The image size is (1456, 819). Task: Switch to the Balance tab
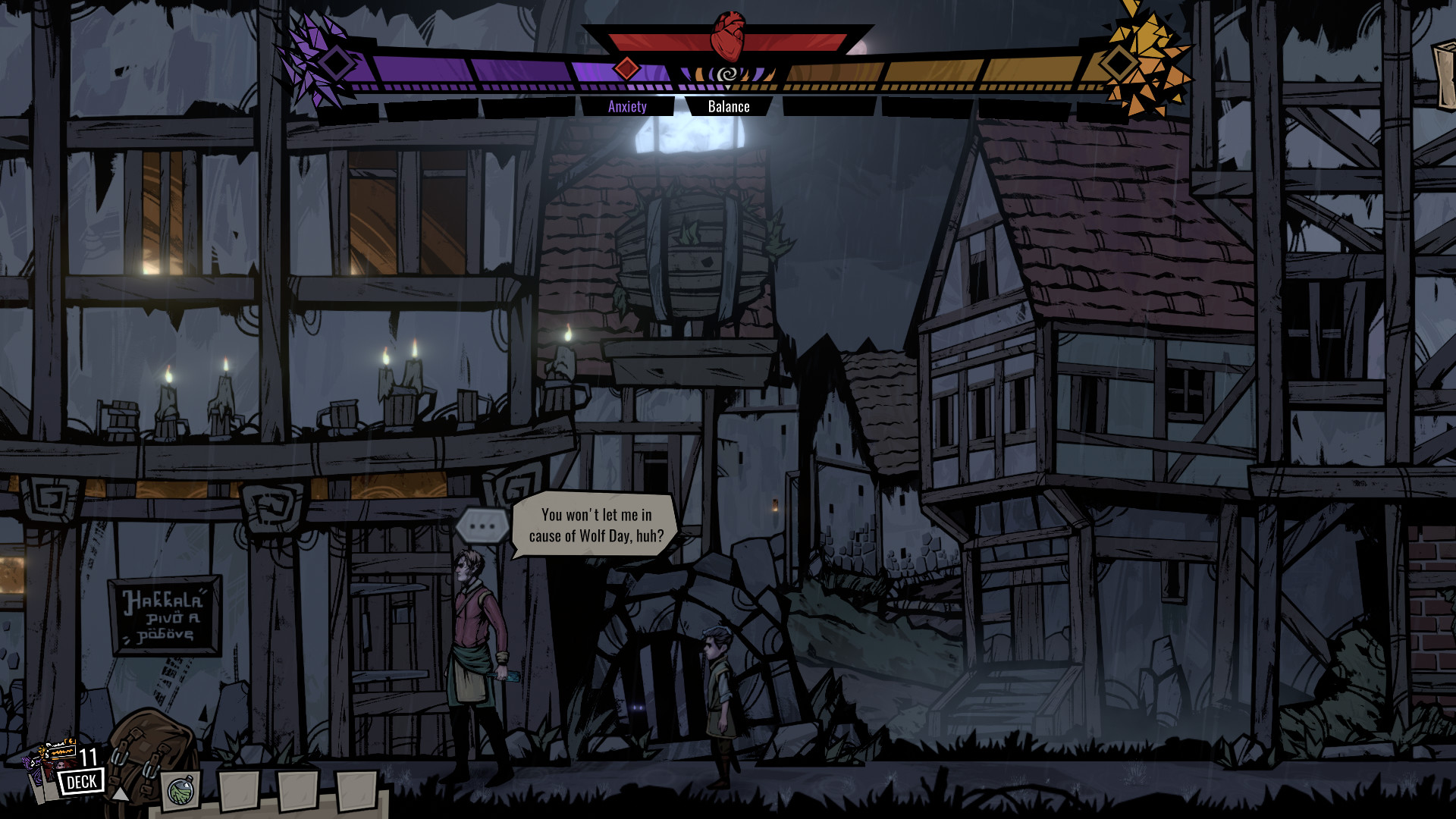pos(730,106)
